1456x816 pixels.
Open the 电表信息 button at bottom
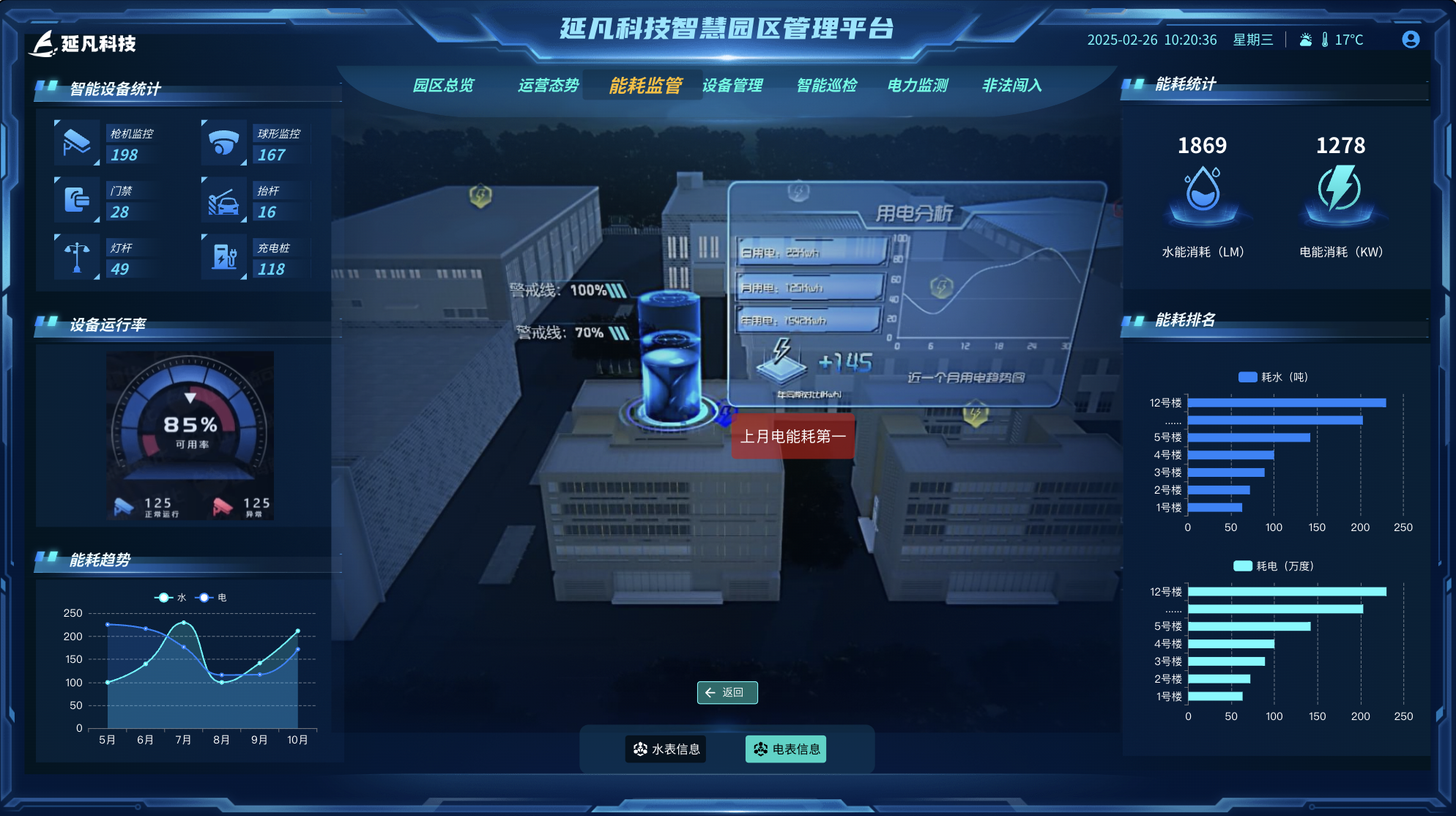(x=786, y=749)
